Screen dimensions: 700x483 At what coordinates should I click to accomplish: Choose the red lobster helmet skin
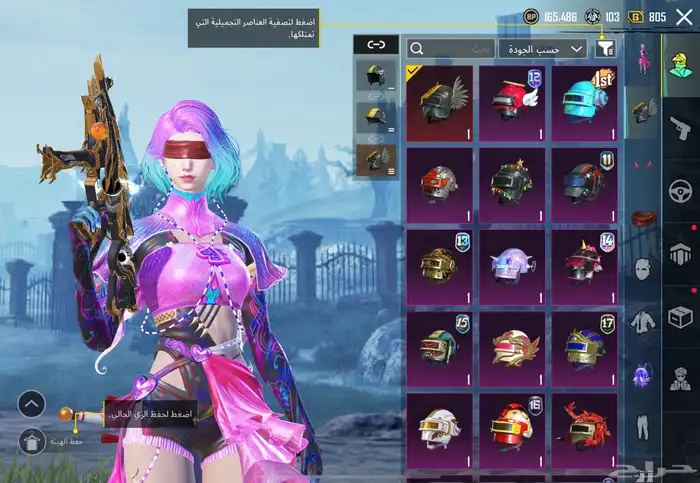click(x=584, y=430)
